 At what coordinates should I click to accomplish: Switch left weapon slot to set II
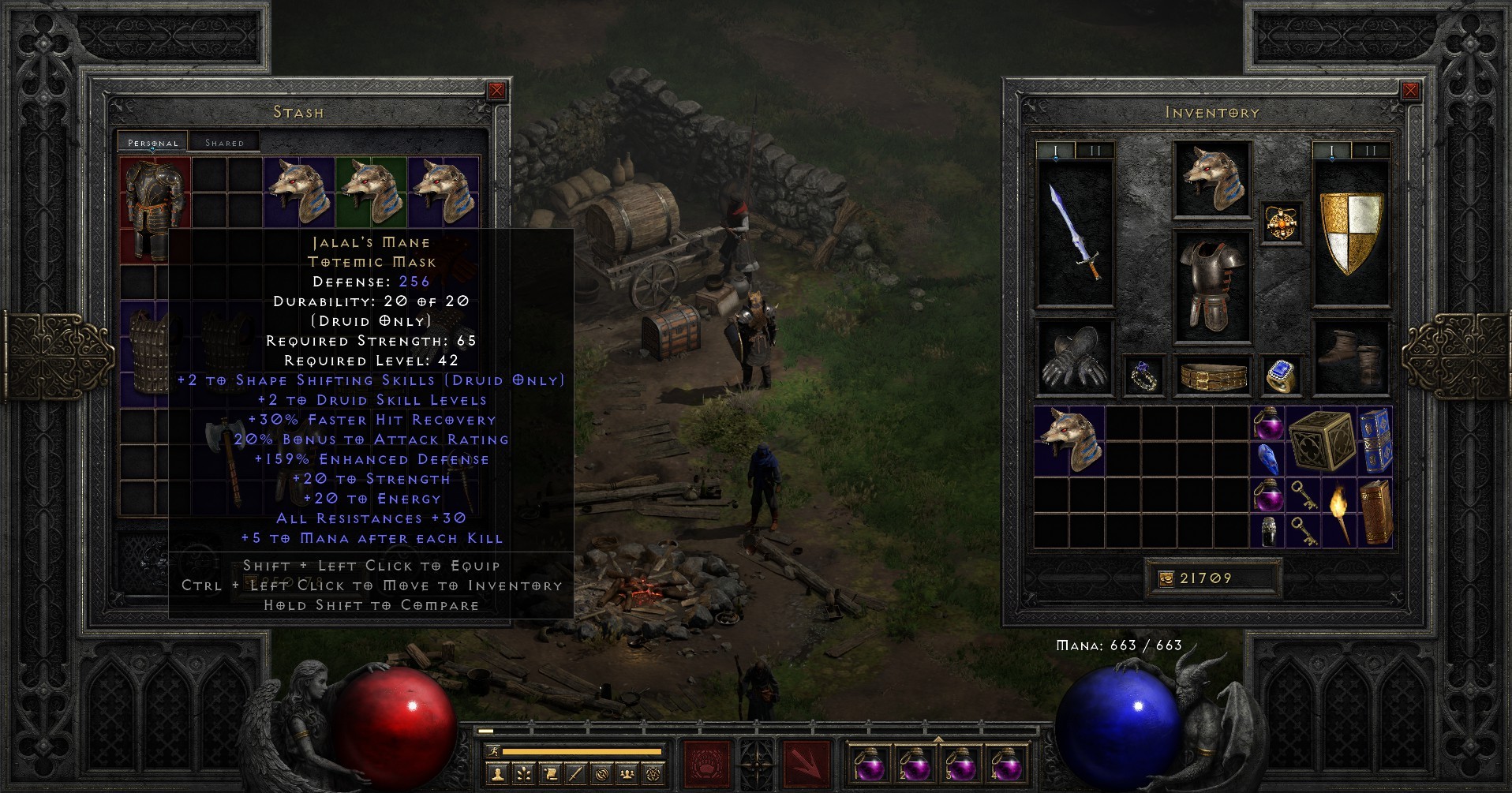(x=1095, y=148)
